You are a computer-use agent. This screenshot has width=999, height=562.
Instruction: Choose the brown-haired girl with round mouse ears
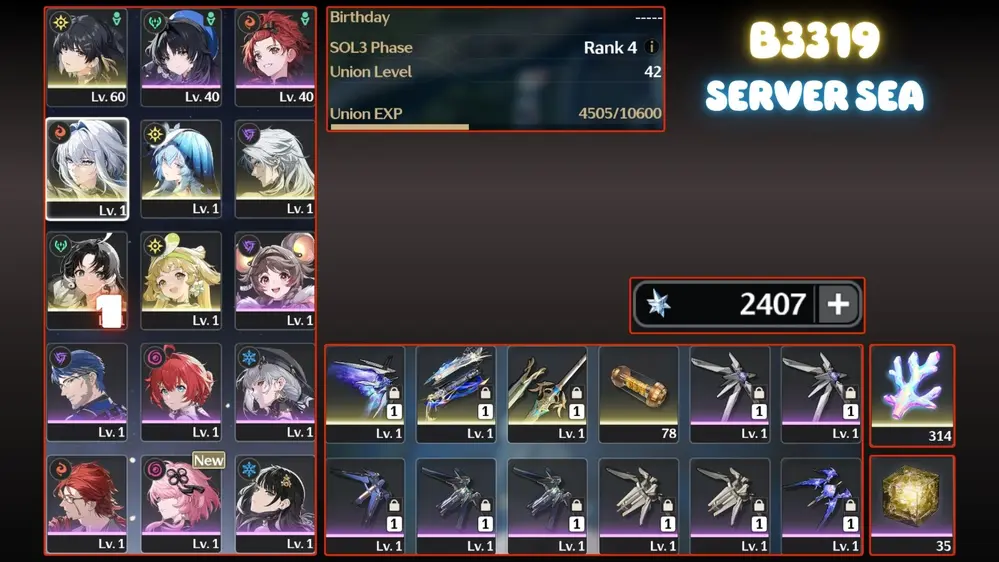pyautogui.click(x=275, y=281)
